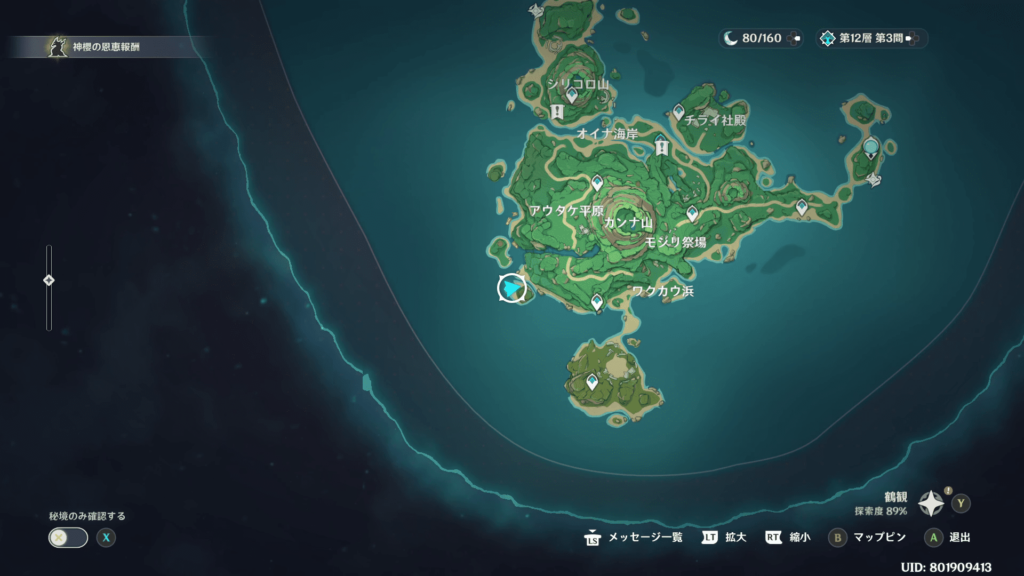Screen dimensions: 1024x576
Task: Select the waypoint on the eastern peninsula
Action: 801,207
